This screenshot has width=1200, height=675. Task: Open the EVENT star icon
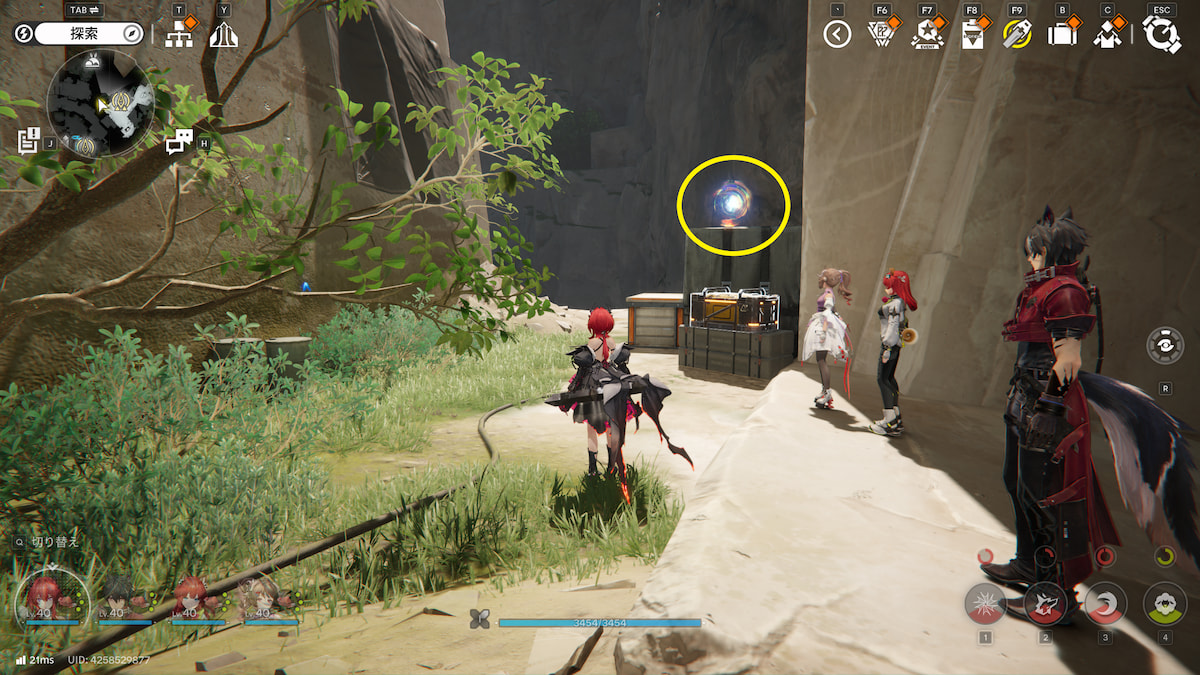(x=927, y=35)
